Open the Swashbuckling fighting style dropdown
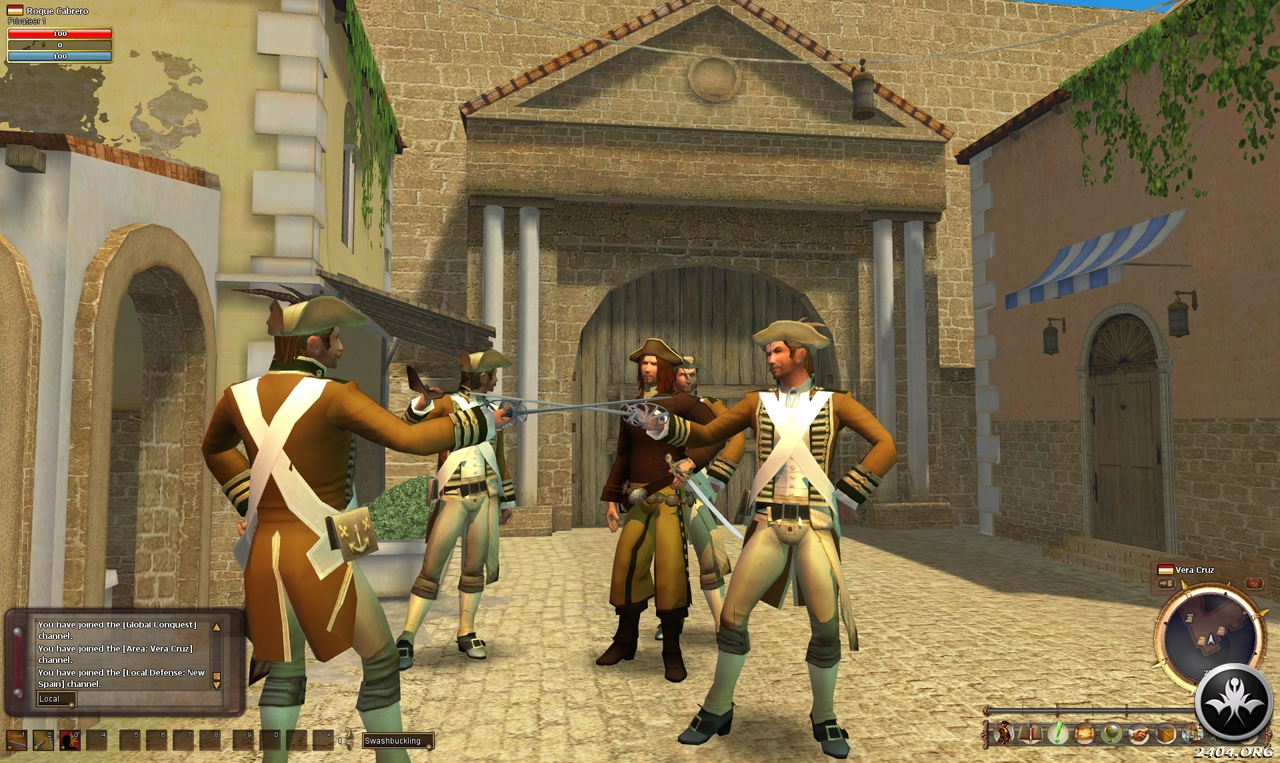Screen dimensions: 1280x763 398,741
